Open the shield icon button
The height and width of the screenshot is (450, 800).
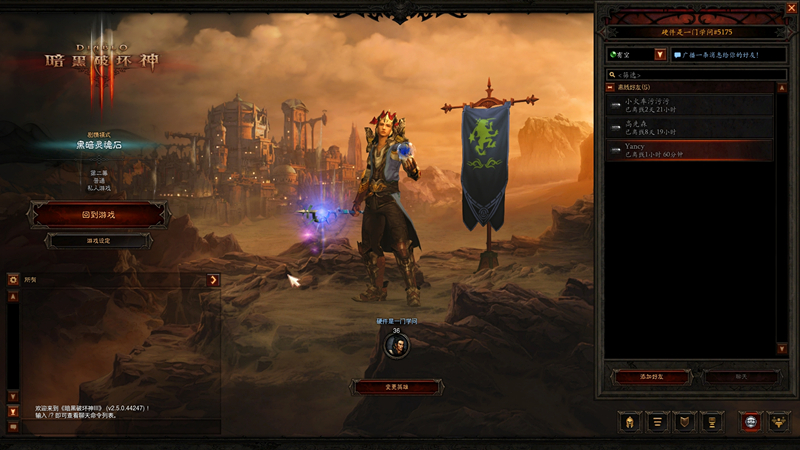(685, 422)
